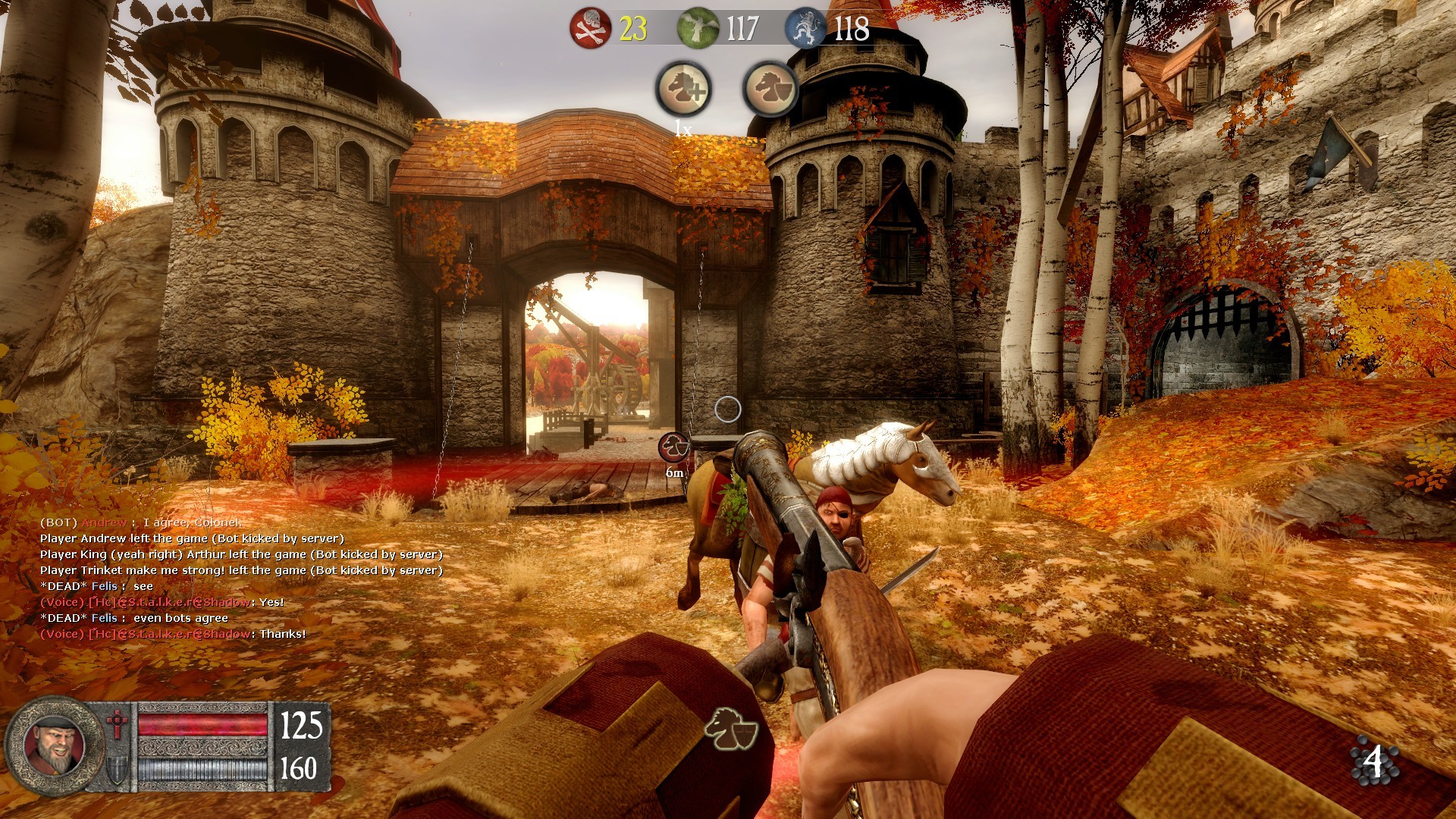
Task: Click the red cross health icon
Action: [x=117, y=724]
